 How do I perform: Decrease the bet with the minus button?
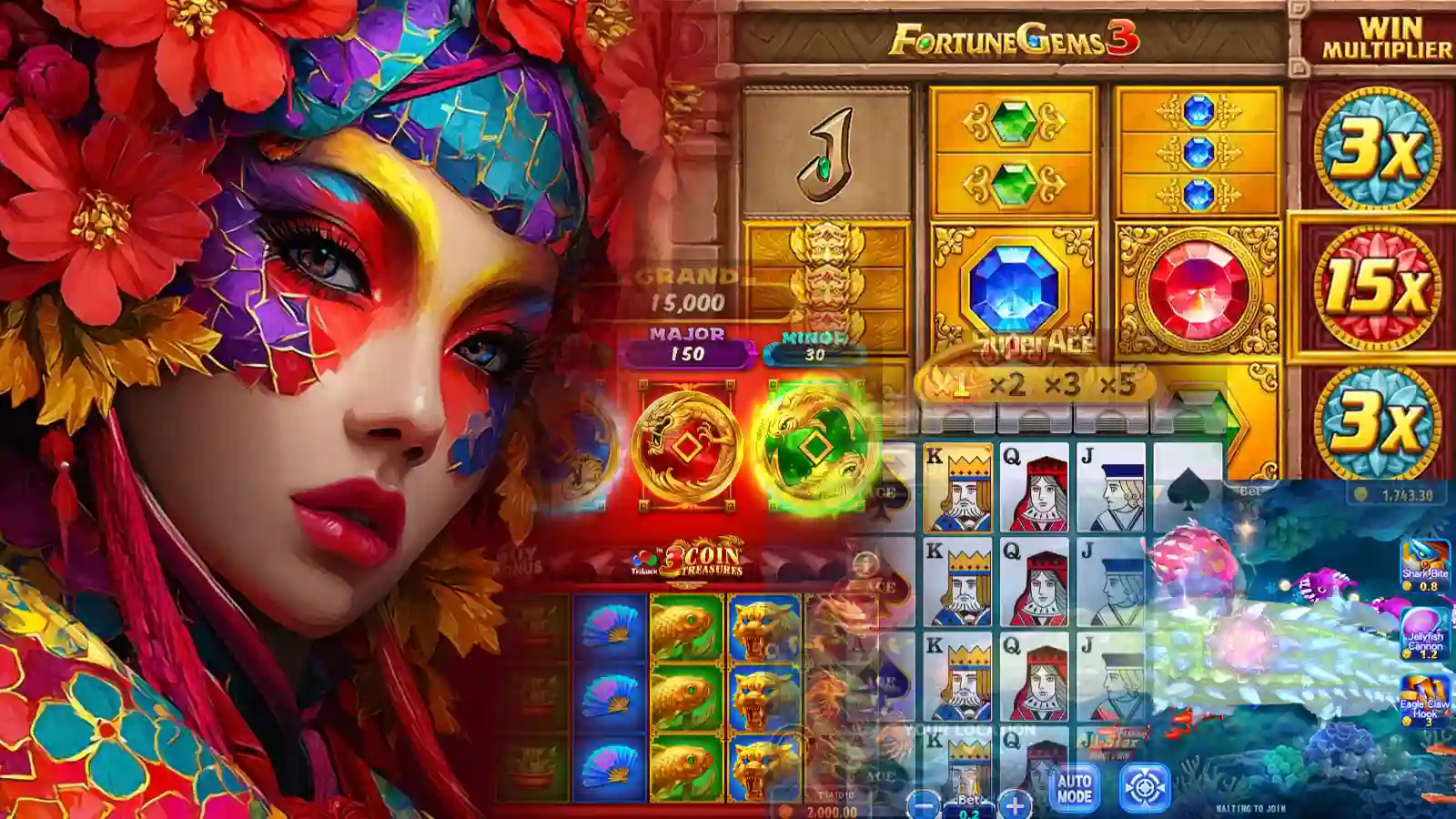[x=925, y=804]
